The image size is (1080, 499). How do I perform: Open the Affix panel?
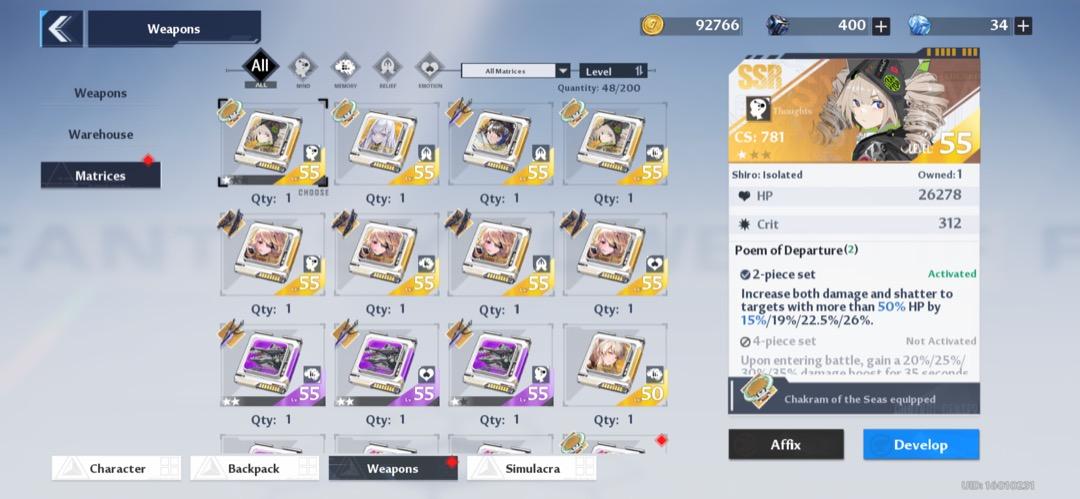pyautogui.click(x=785, y=444)
